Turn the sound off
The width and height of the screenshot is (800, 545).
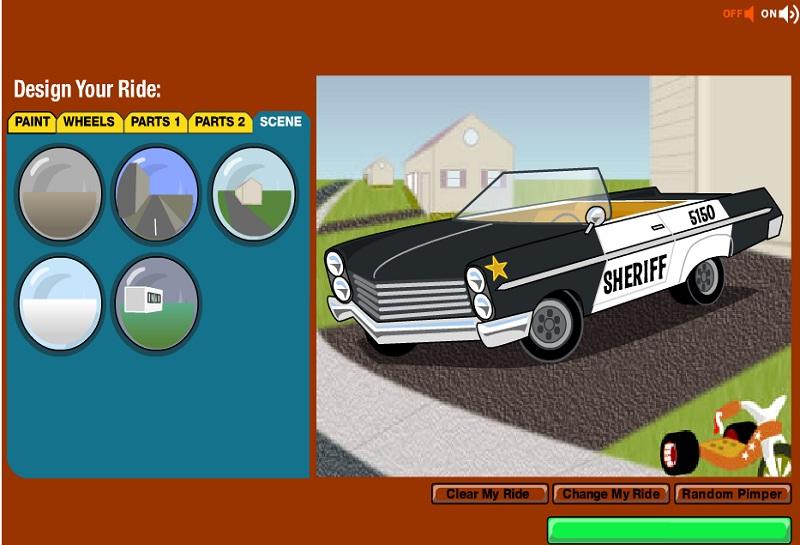click(x=740, y=14)
